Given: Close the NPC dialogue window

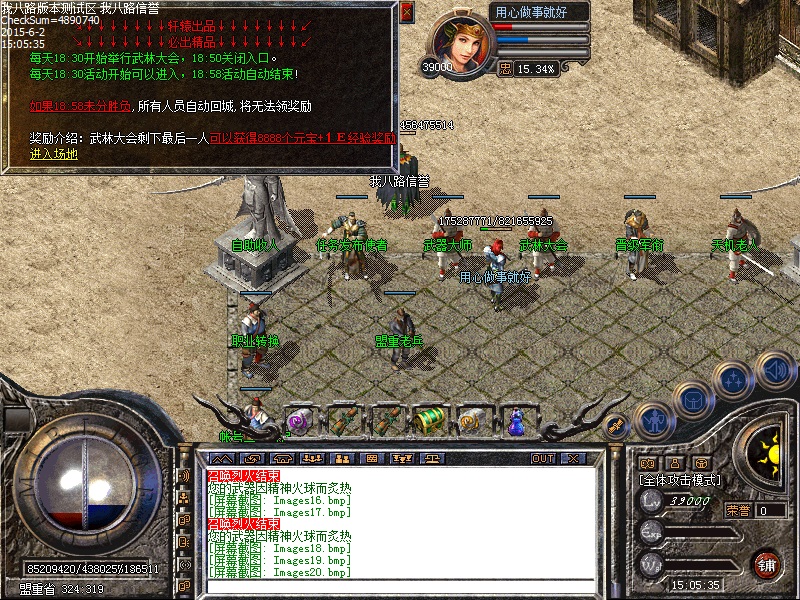Looking at the screenshot, I should tap(406, 12).
